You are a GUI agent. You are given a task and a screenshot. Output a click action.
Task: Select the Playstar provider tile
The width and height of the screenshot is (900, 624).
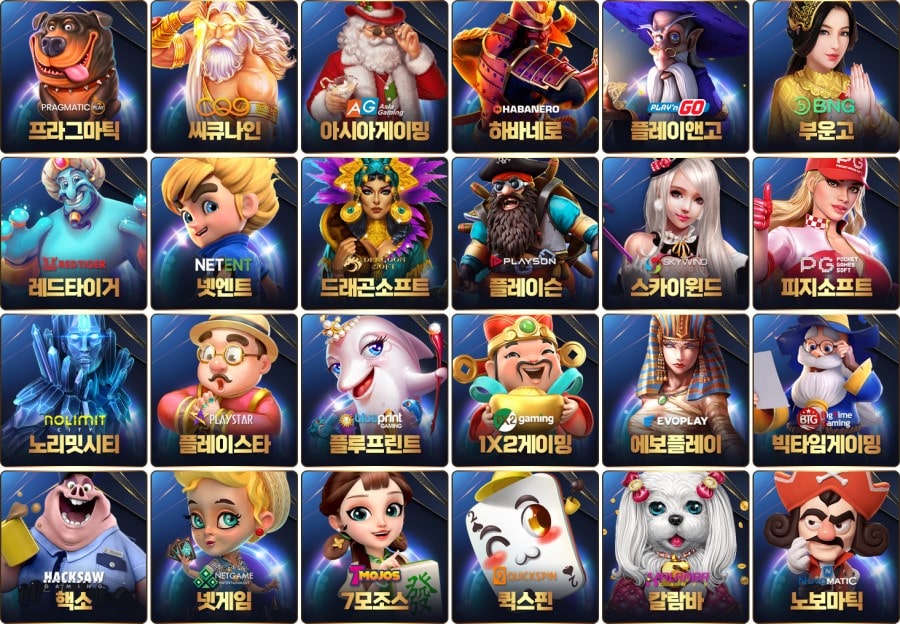click(x=224, y=388)
